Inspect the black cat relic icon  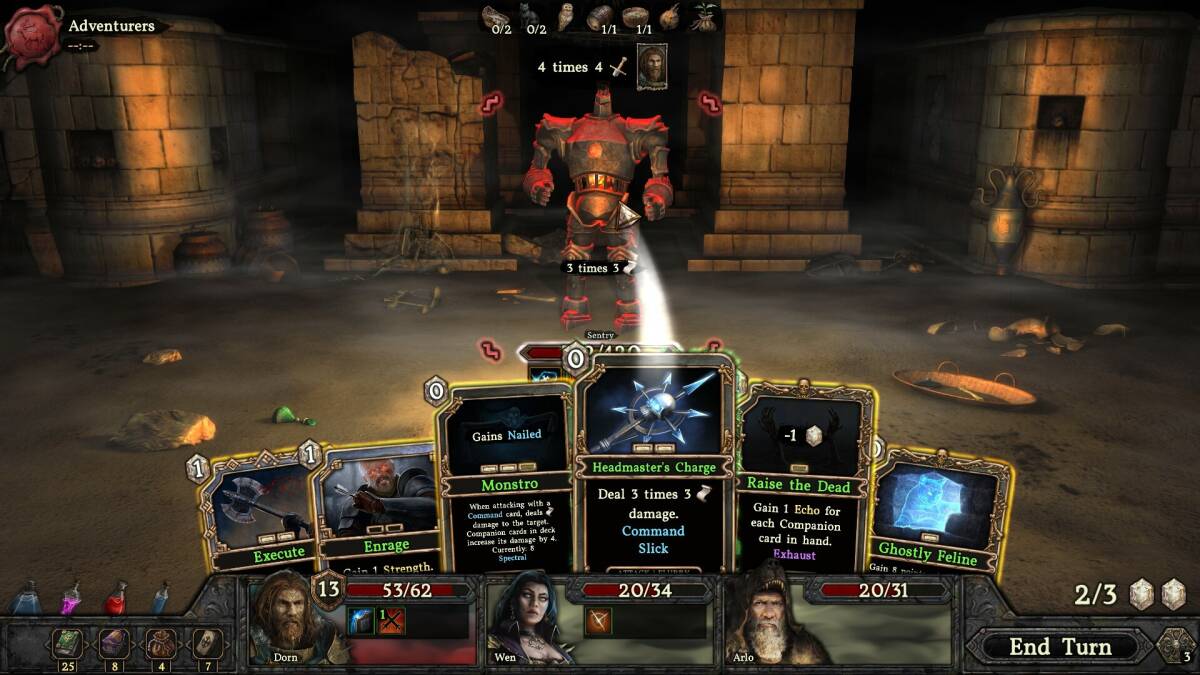click(x=529, y=15)
